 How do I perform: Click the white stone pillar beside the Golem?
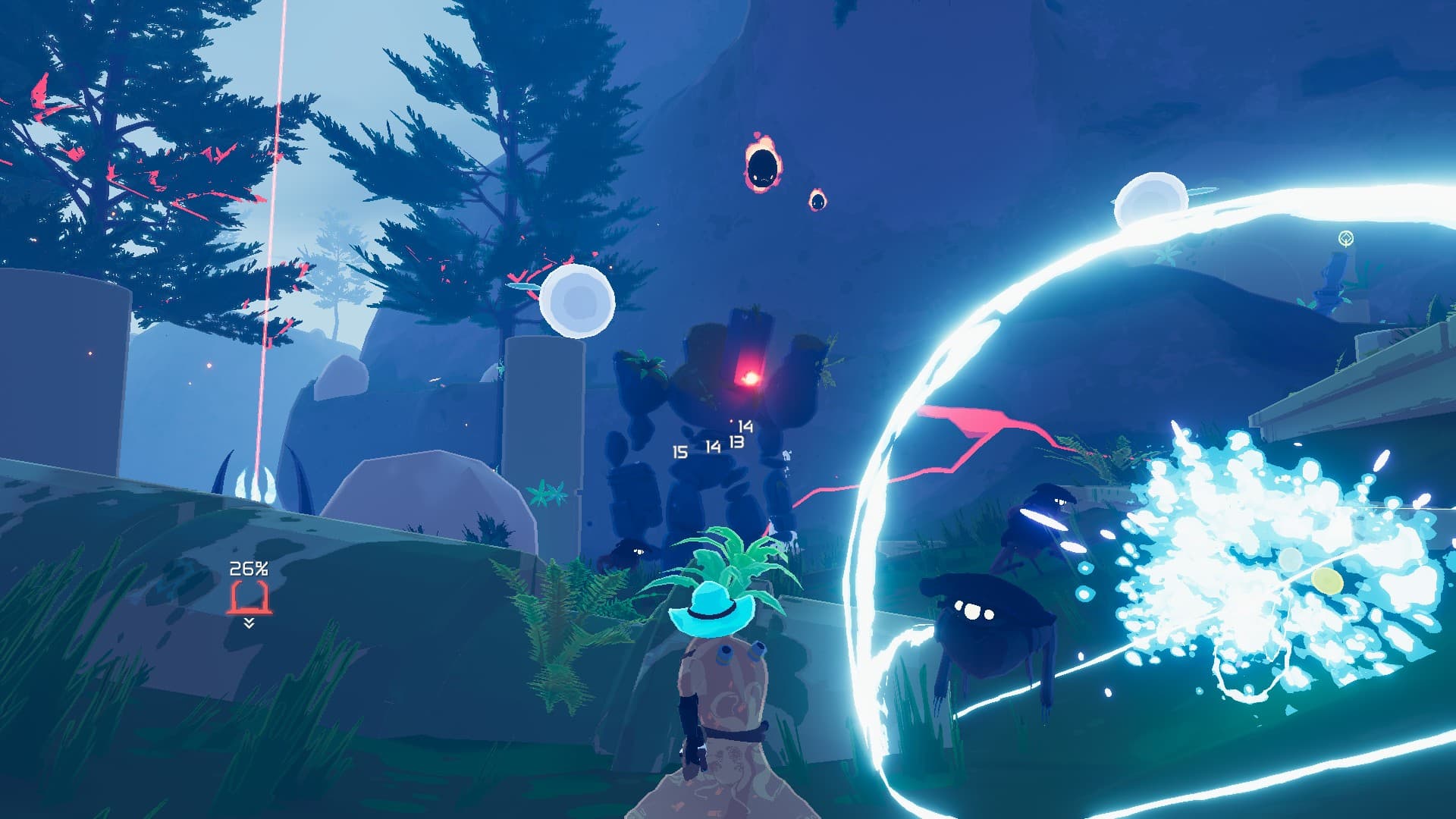(x=542, y=425)
